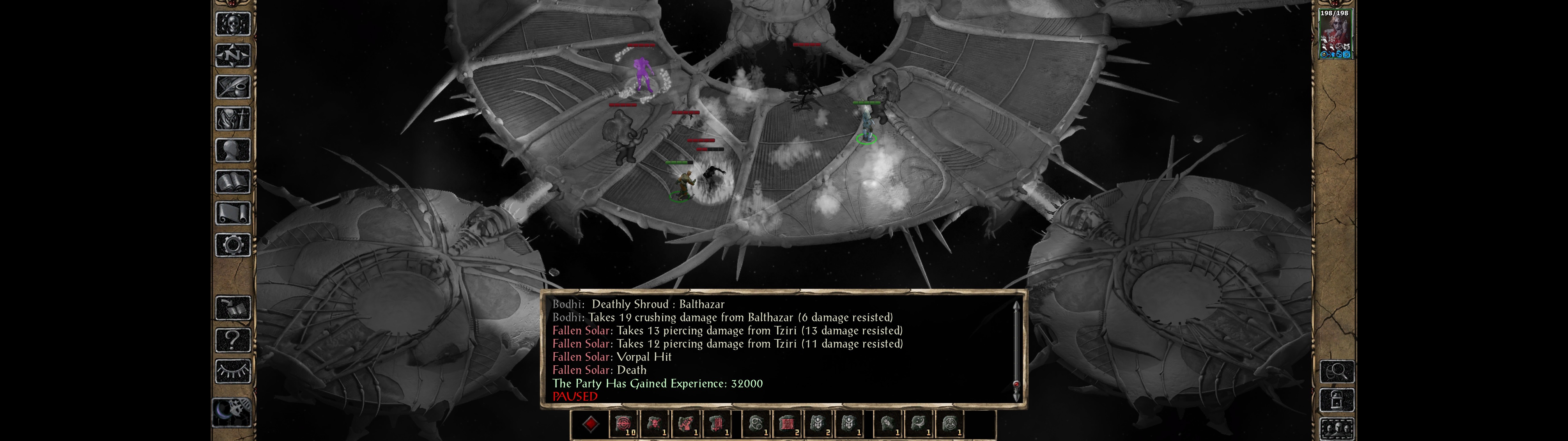Select the party member portrait

(1334, 33)
